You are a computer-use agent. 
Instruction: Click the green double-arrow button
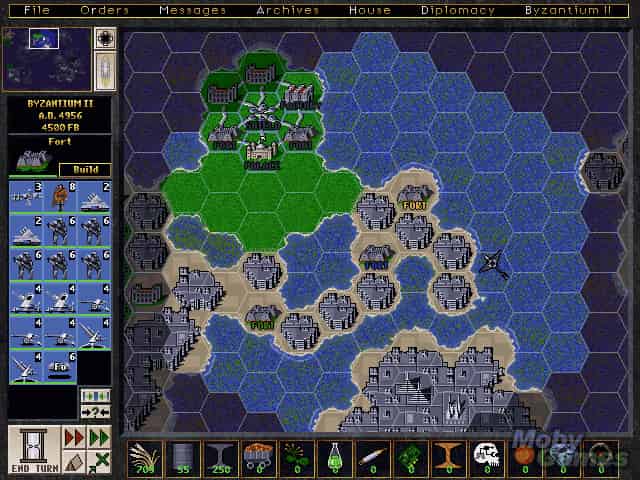(99, 438)
